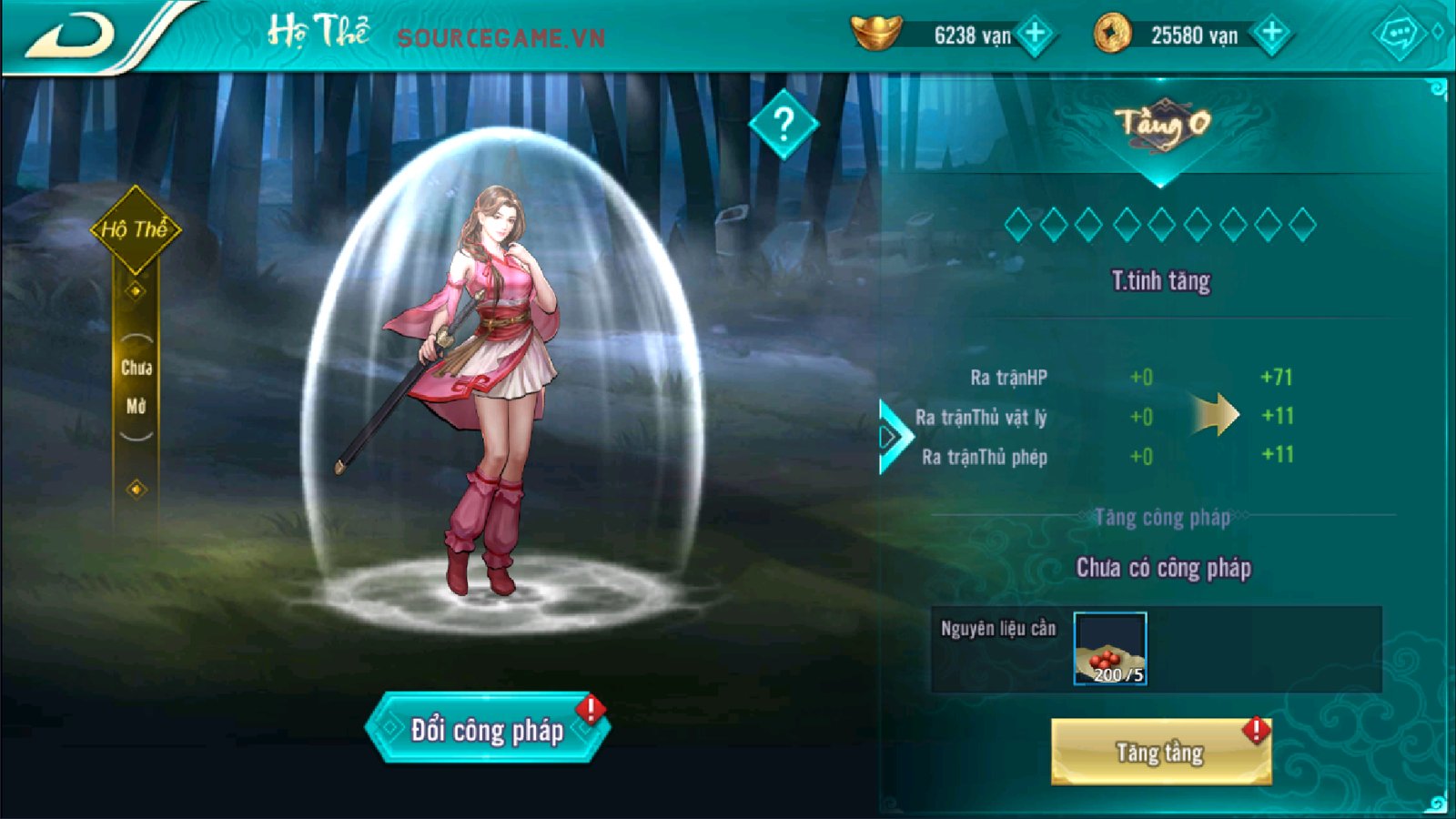Open the question mark help diamond
The image size is (1456, 819).
(x=784, y=124)
